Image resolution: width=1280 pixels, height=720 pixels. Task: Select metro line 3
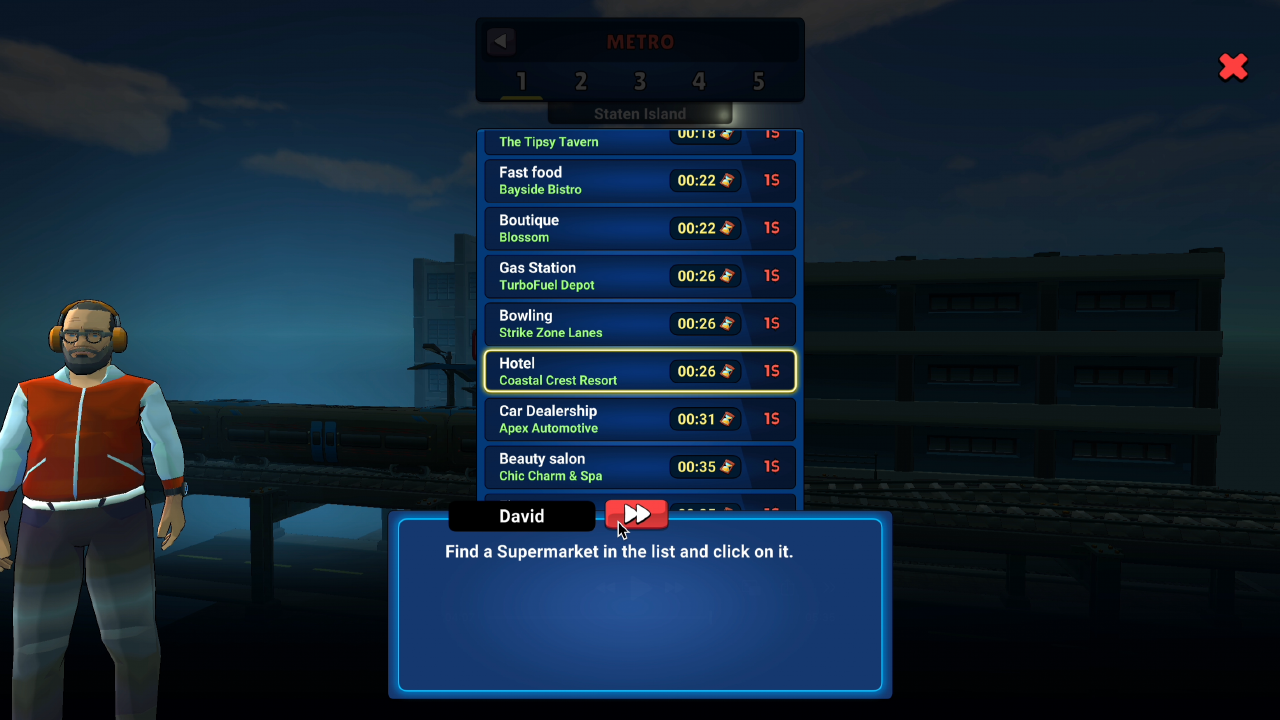pos(639,82)
